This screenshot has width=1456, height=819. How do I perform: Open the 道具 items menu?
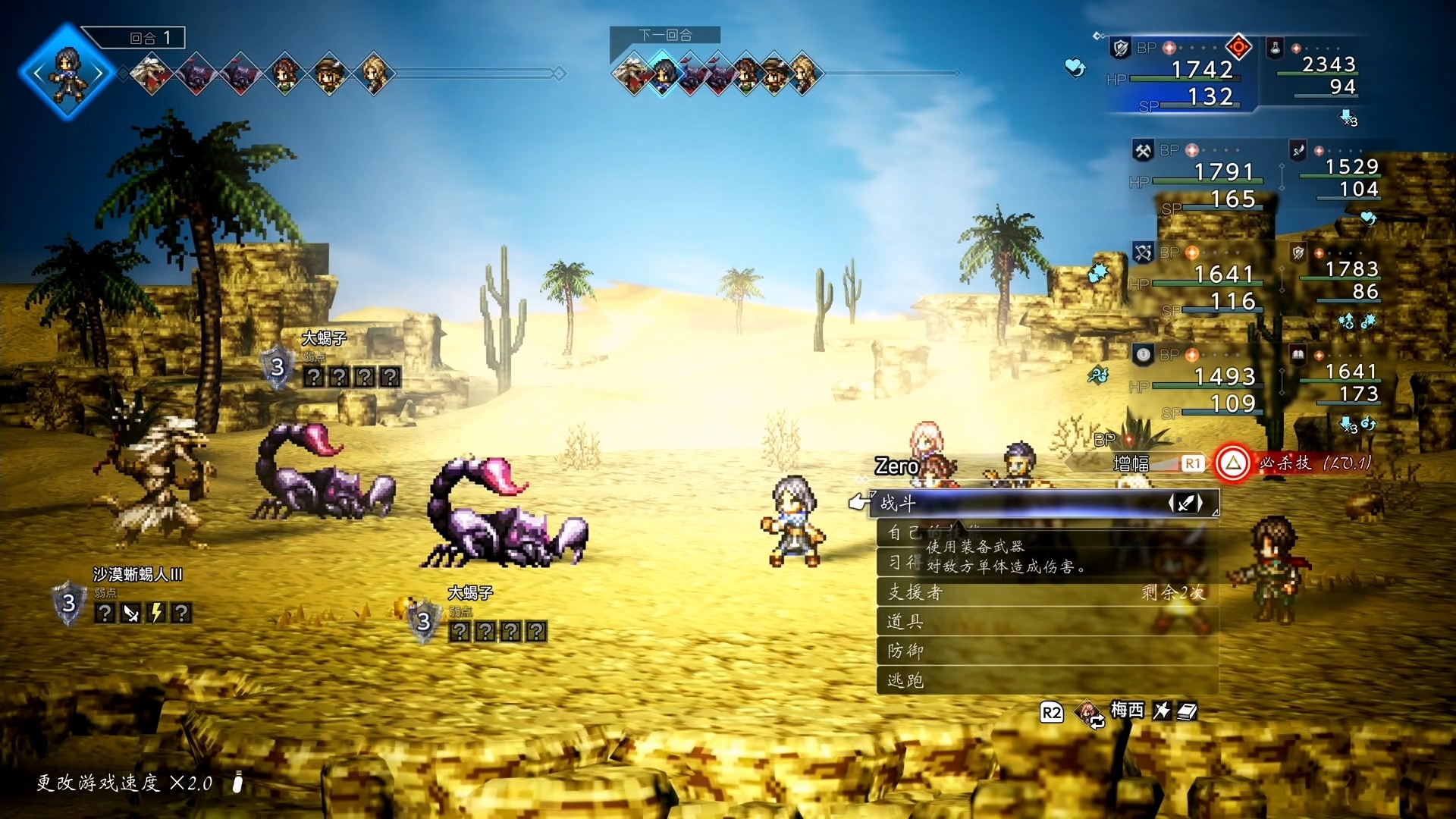1046,622
